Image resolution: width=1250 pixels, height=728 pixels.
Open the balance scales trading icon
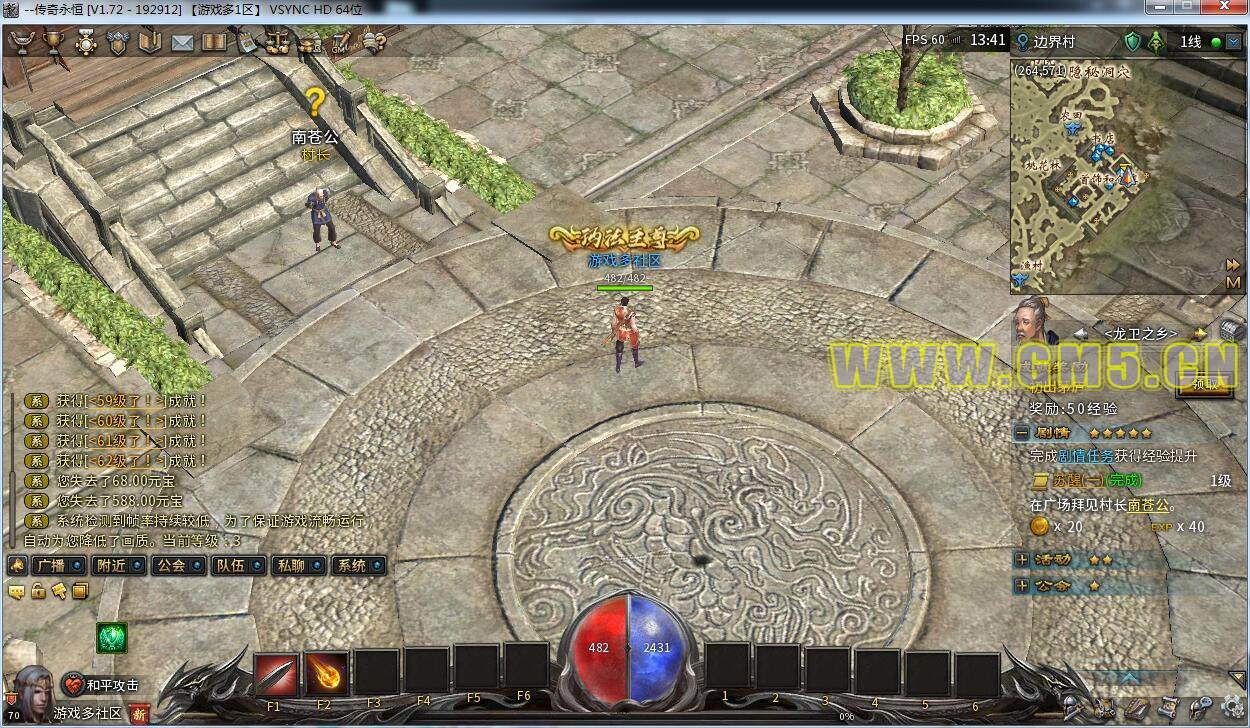click(278, 42)
